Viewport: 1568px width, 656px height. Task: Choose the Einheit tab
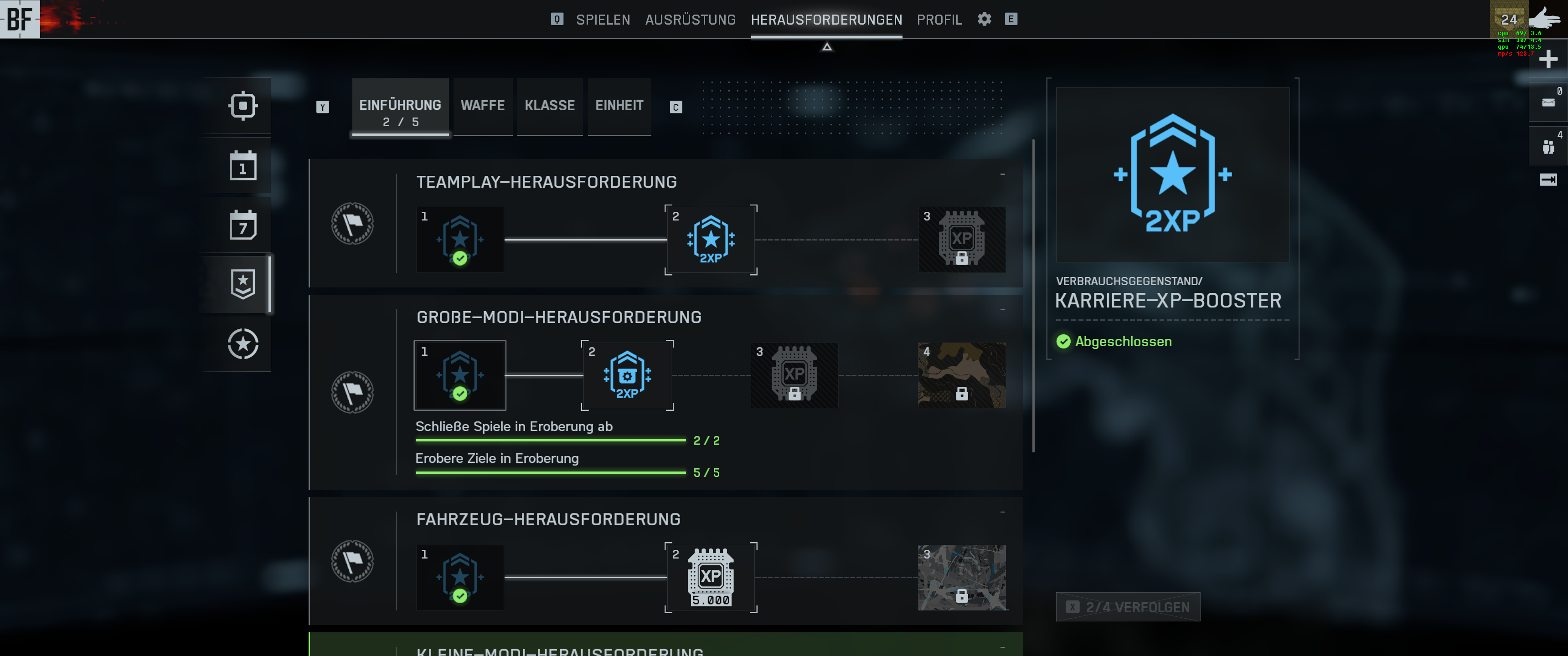coord(619,106)
